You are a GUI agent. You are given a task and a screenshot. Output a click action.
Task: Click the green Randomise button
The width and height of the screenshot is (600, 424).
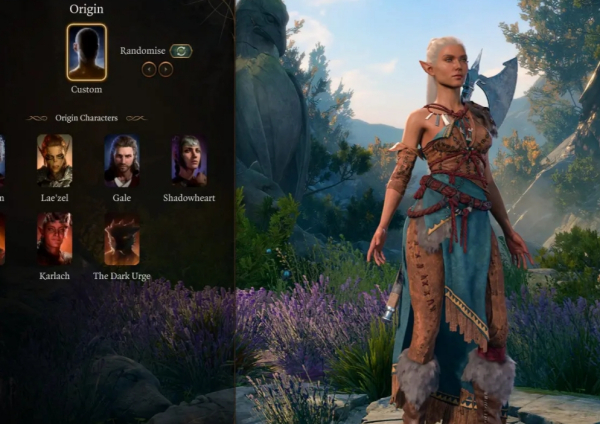[180, 51]
